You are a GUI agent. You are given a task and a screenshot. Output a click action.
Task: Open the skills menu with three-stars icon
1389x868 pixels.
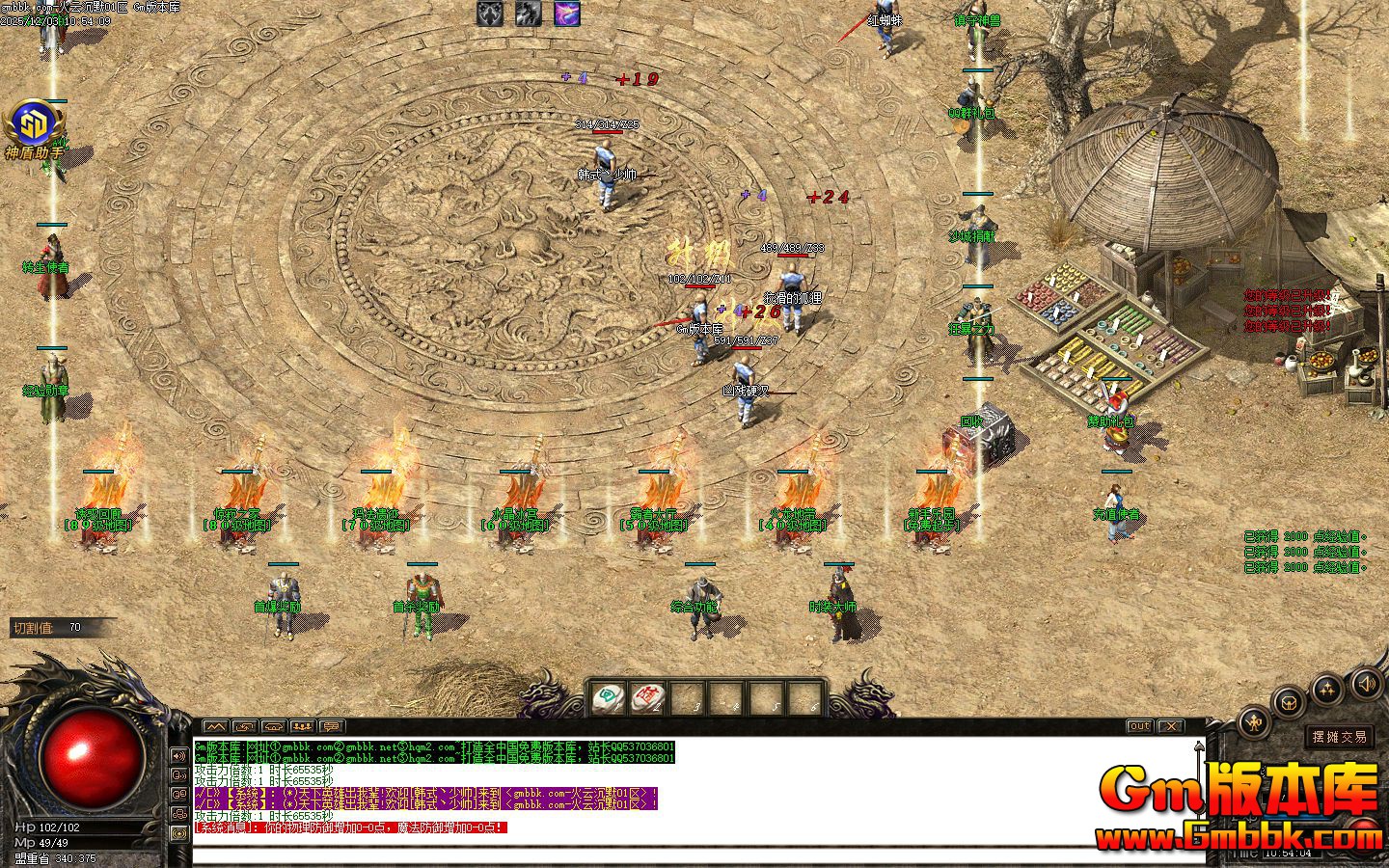tap(1329, 689)
